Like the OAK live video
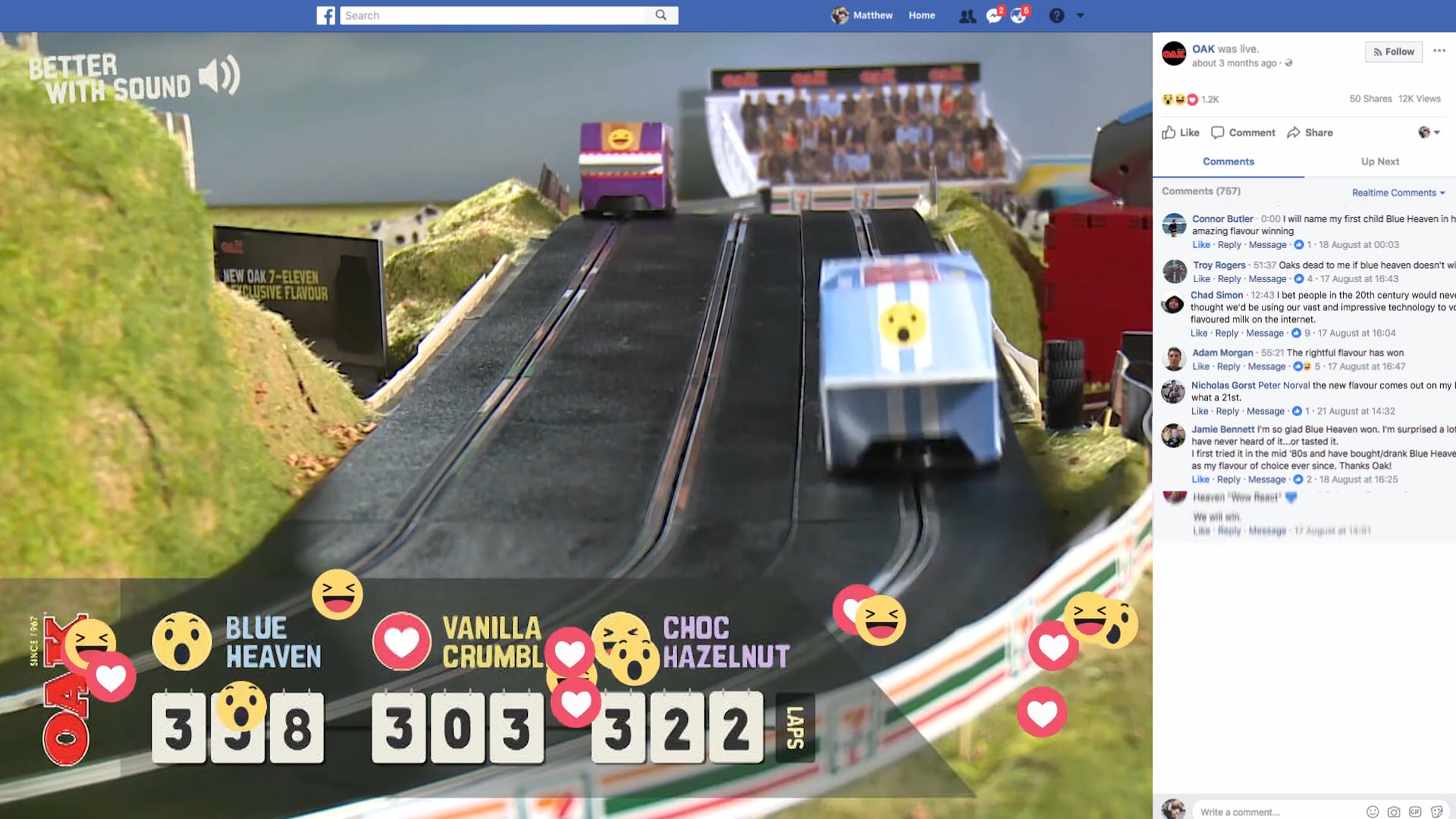This screenshot has width=1456, height=819. coord(1181,132)
